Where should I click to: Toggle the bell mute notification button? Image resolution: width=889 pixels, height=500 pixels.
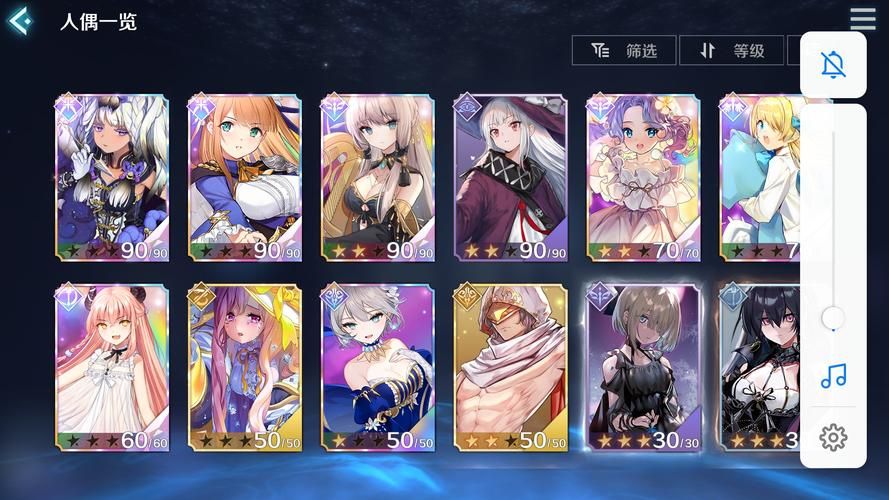[x=833, y=65]
